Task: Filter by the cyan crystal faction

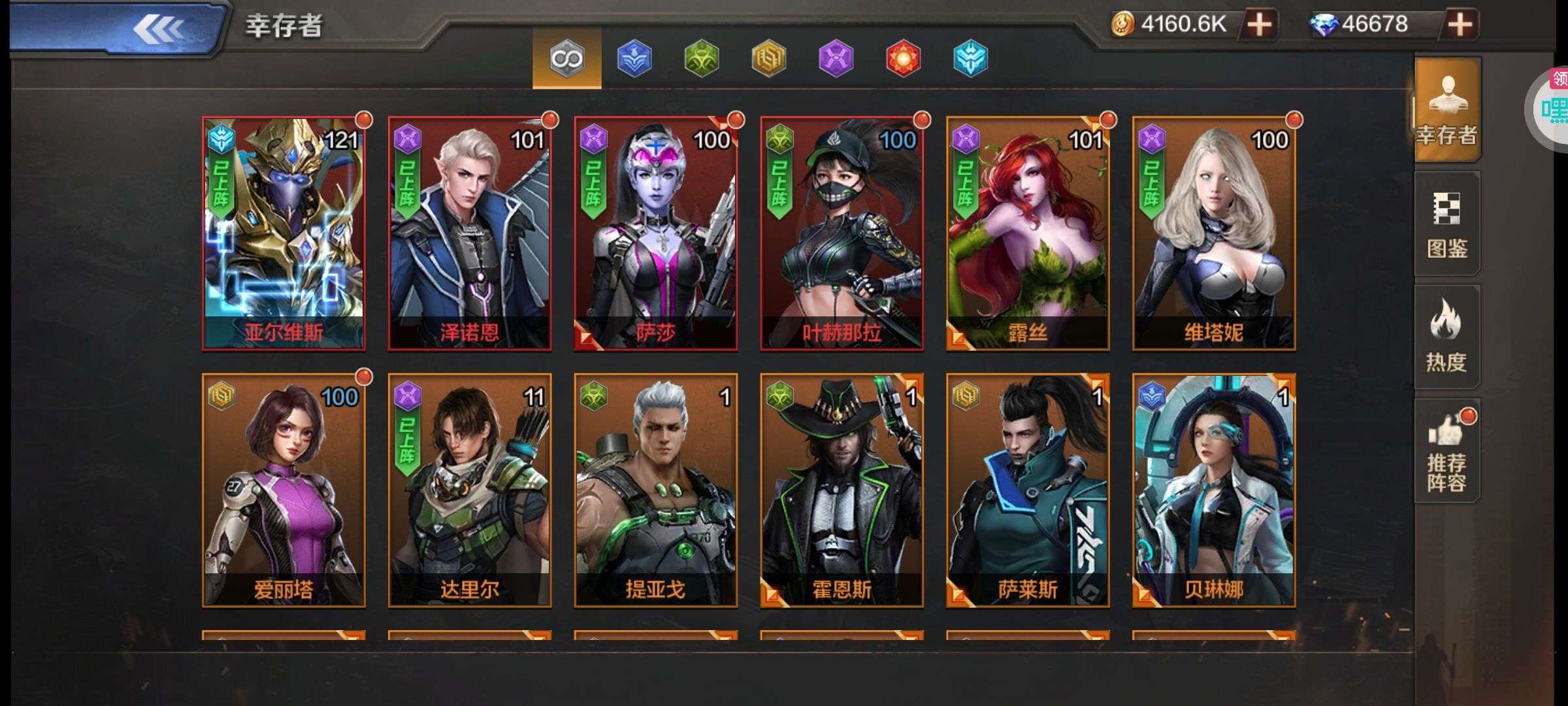Action: pyautogui.click(x=970, y=59)
